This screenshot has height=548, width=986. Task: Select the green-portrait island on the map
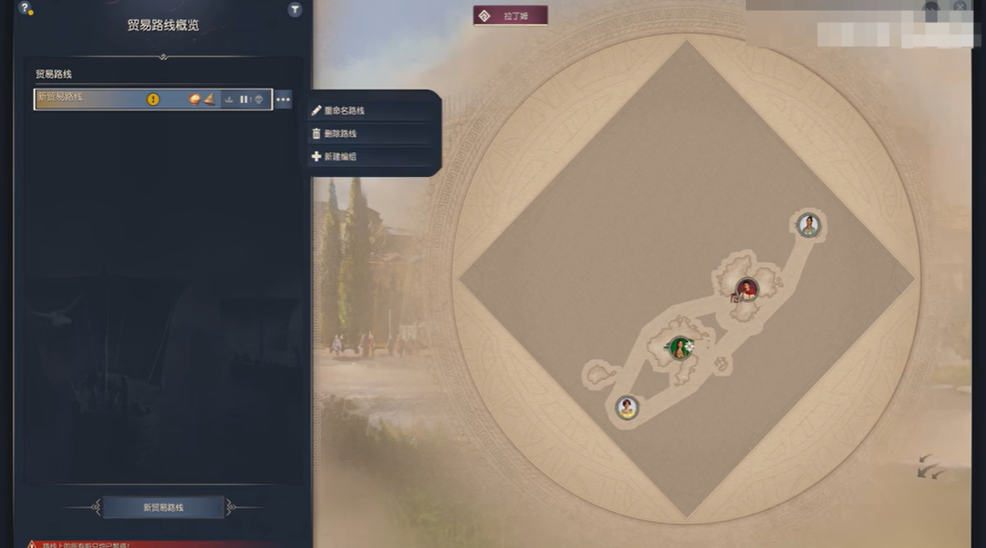tap(681, 348)
